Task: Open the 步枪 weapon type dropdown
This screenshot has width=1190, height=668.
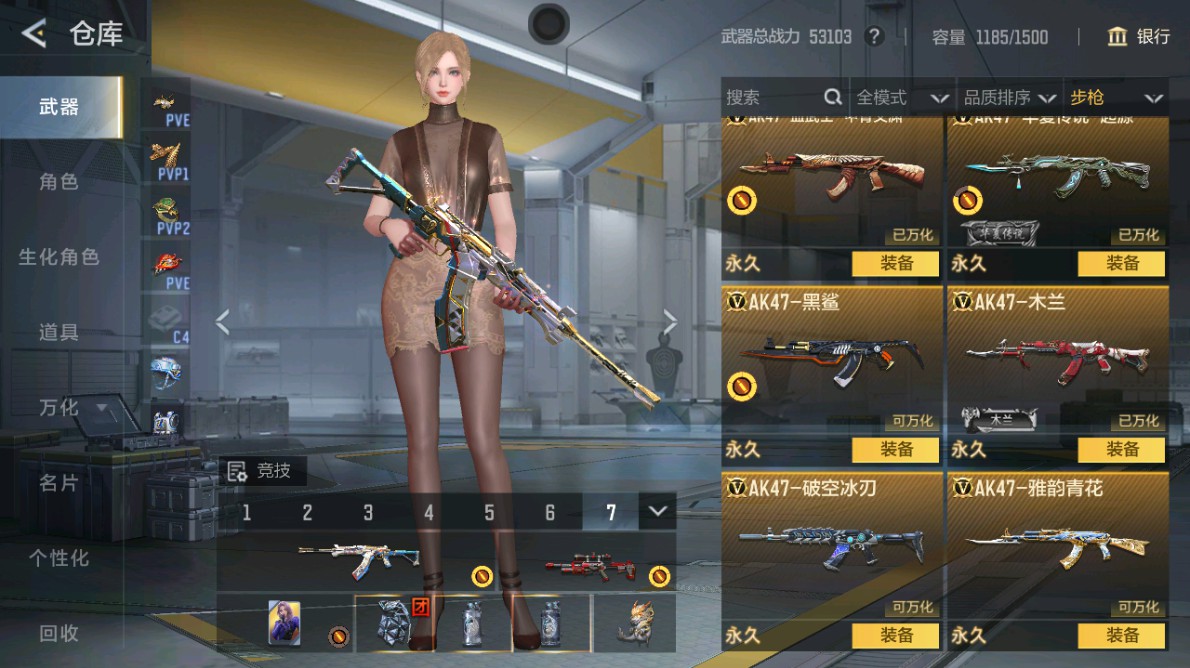Action: pyautogui.click(x=1116, y=97)
